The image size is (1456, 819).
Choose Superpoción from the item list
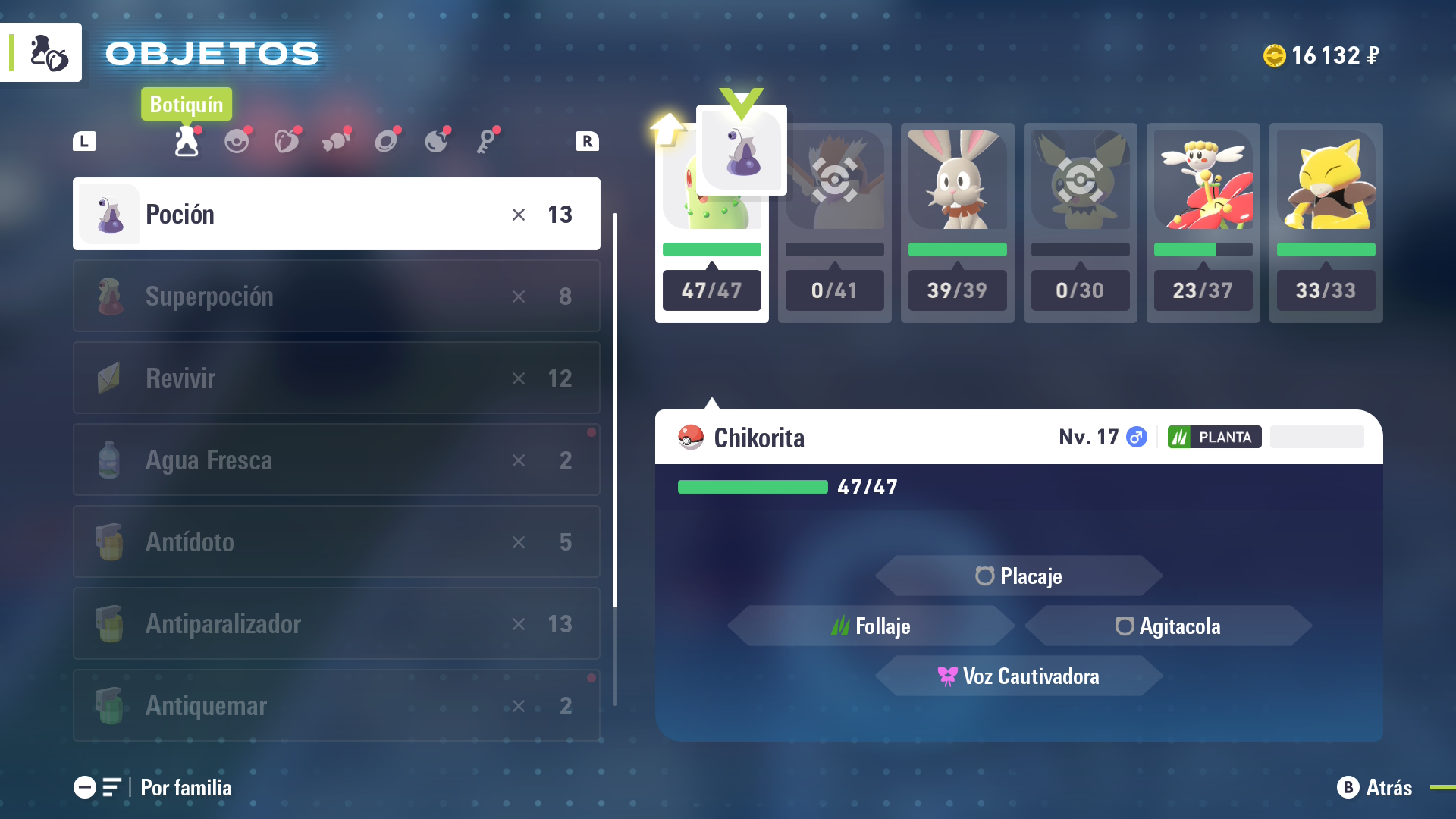tap(336, 296)
